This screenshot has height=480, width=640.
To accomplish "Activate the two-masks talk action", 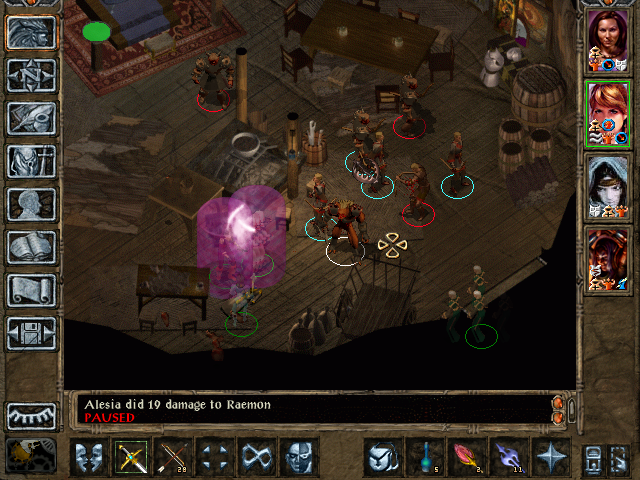I will pyautogui.click(x=90, y=457).
